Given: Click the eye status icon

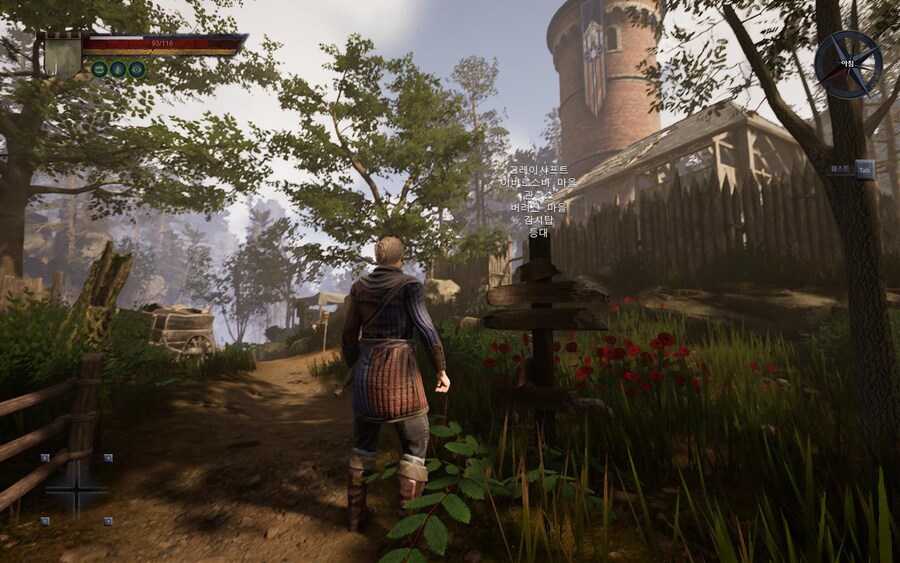Looking at the screenshot, I should point(137,69).
